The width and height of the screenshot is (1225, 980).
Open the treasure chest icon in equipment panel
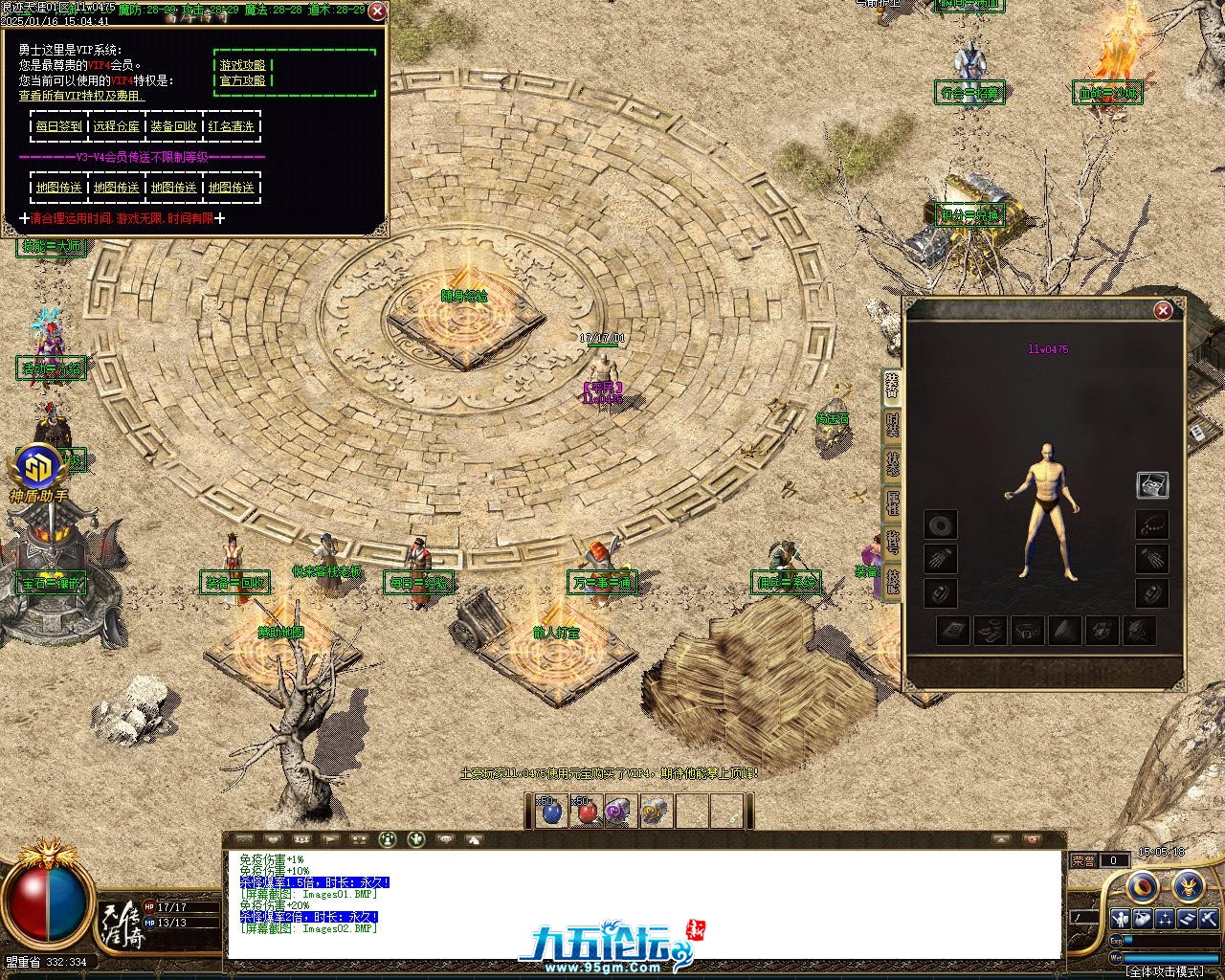tap(1151, 484)
